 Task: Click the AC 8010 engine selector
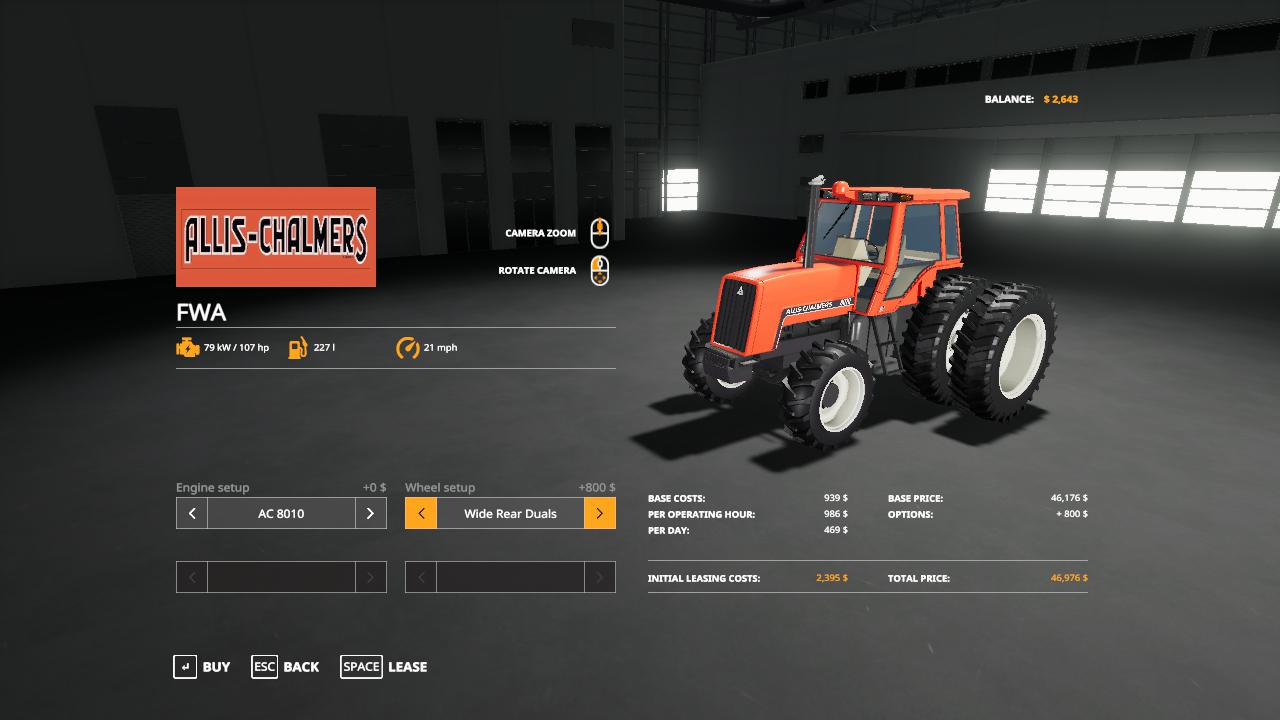point(281,513)
